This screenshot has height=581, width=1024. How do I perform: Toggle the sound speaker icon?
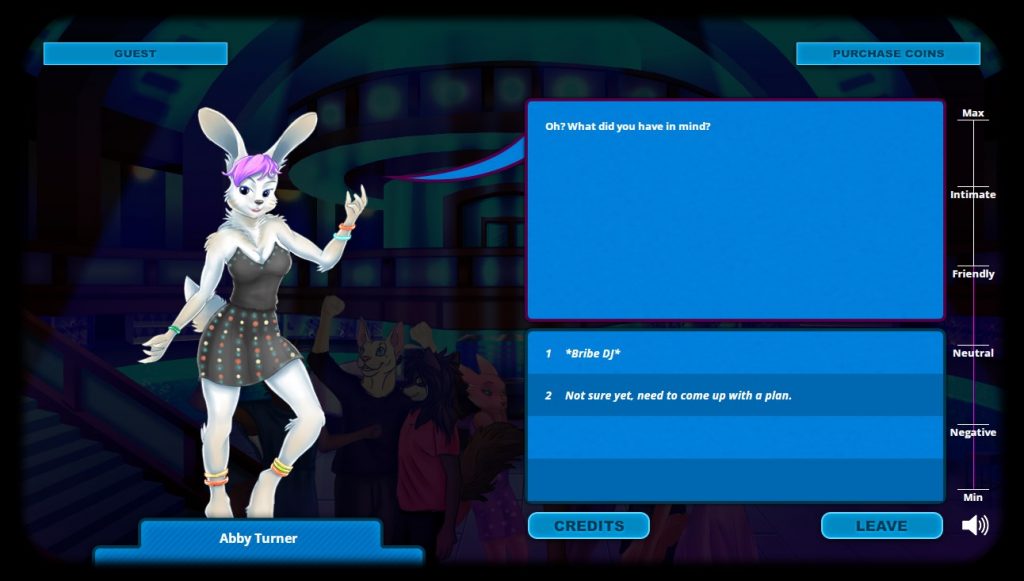pyautogui.click(x=974, y=525)
